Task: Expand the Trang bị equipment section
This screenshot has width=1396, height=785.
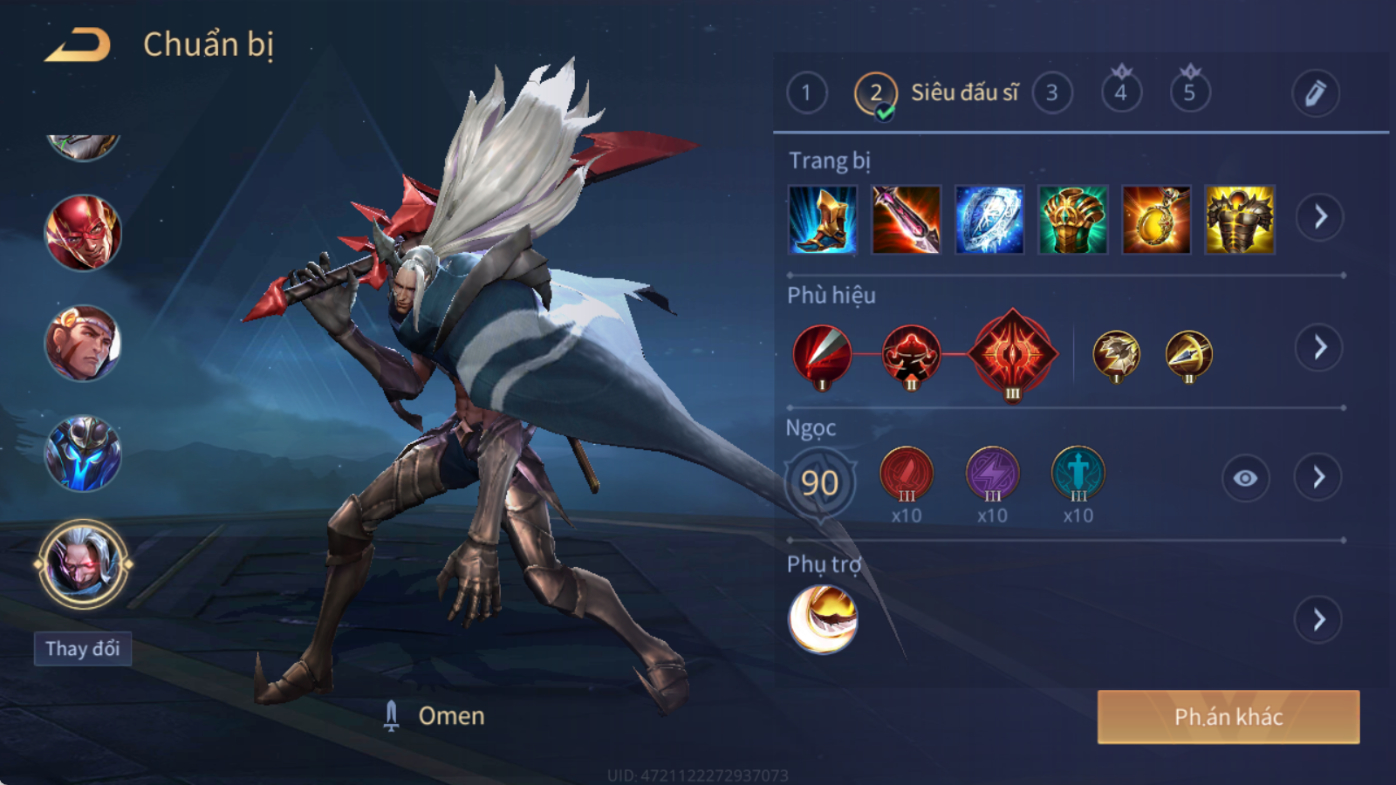Action: point(1319,216)
